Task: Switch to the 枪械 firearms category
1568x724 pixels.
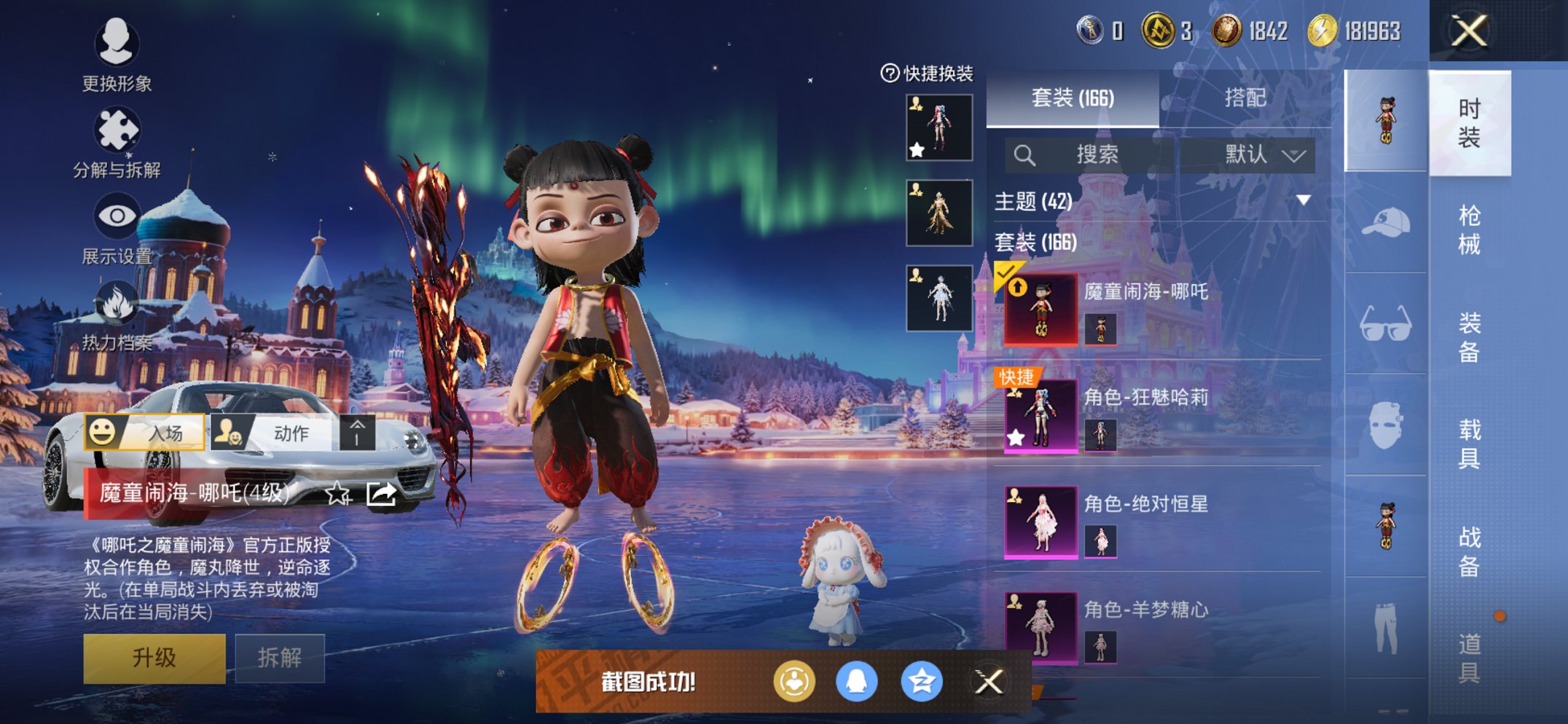Action: click(x=1469, y=229)
